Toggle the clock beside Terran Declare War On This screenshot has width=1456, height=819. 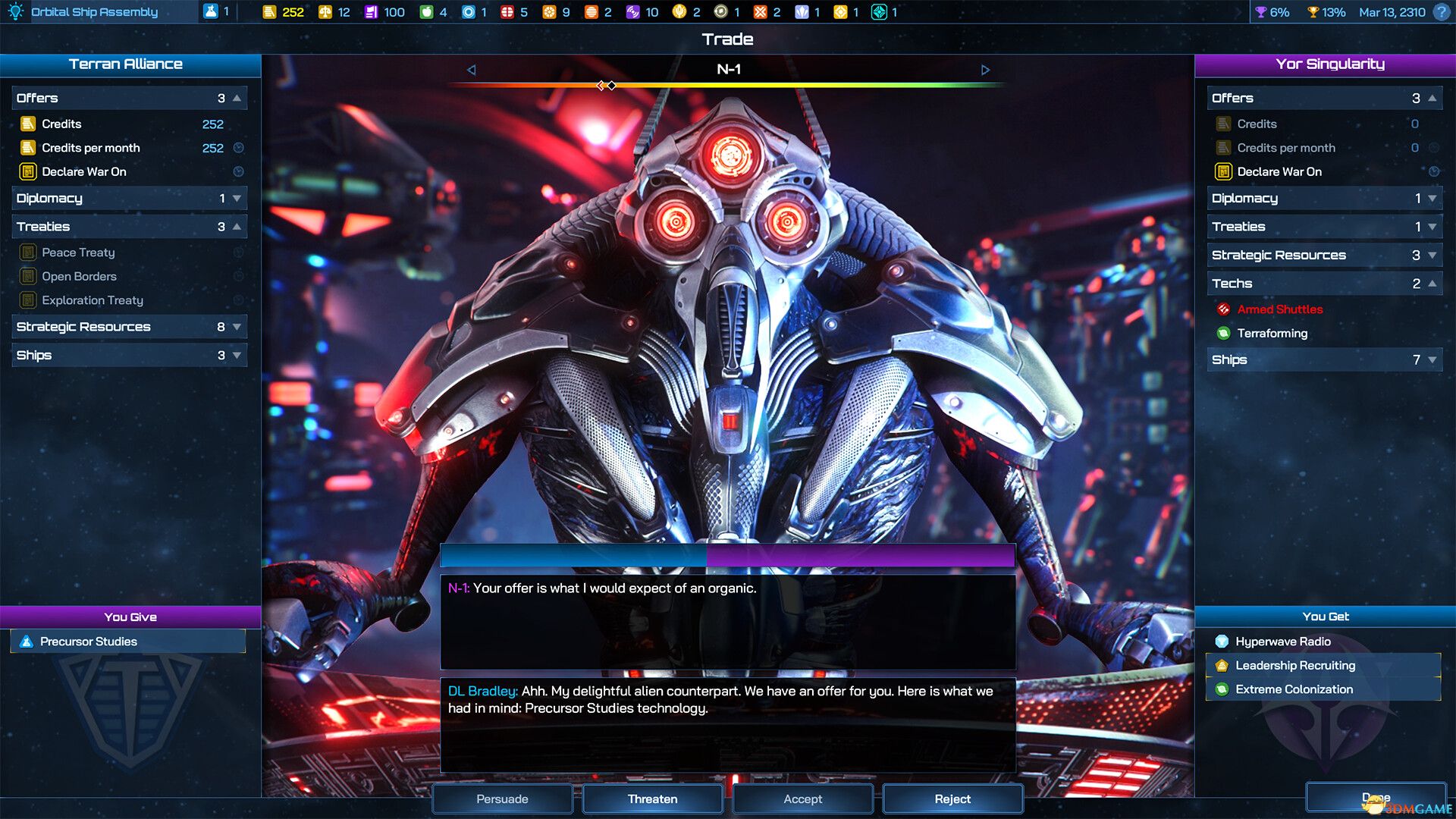pos(239,171)
